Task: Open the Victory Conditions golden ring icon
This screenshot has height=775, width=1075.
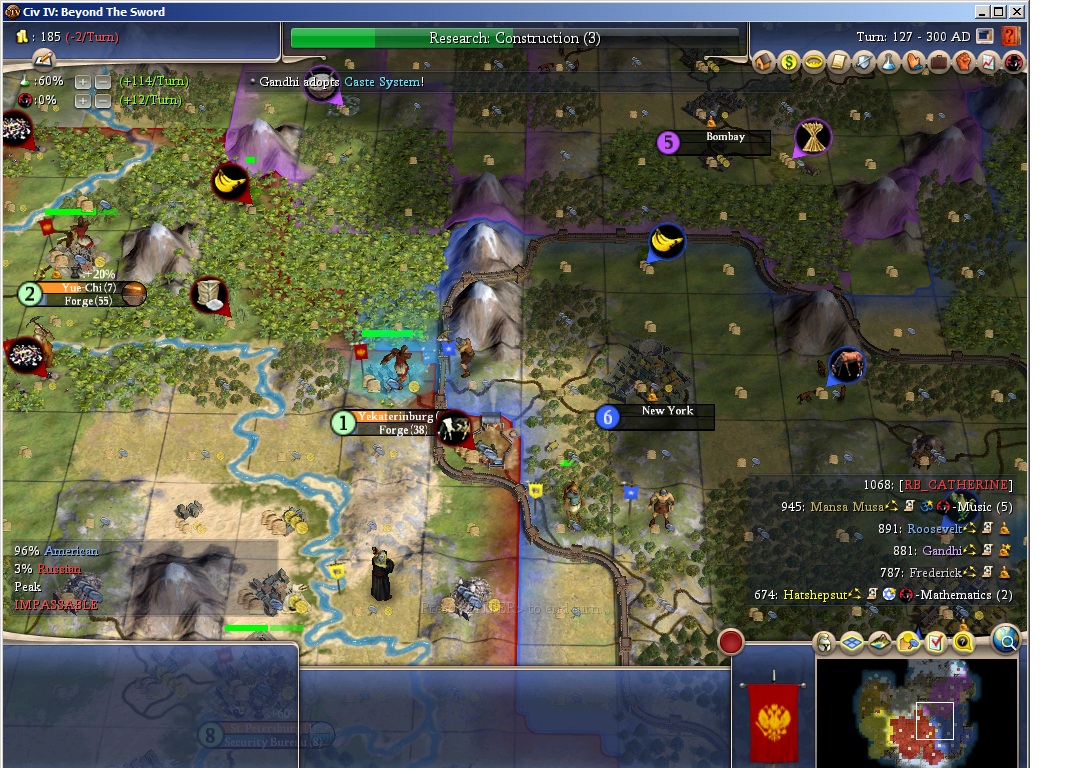Action: [x=814, y=62]
